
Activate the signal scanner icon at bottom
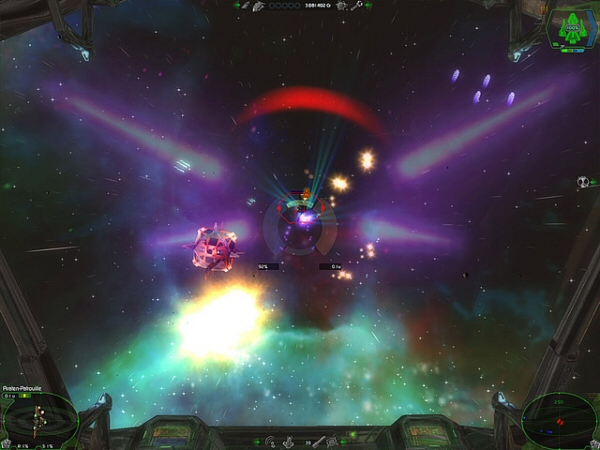(269, 441)
